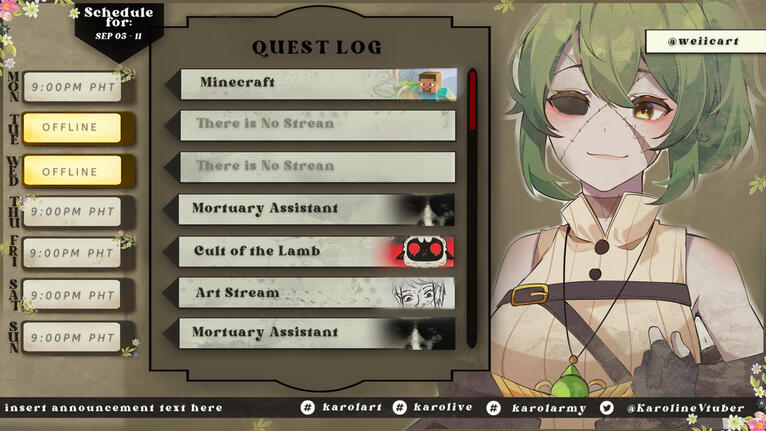Screen dimensions: 766x431
Task: Click the announcement text bar
Action: [x=115, y=408]
